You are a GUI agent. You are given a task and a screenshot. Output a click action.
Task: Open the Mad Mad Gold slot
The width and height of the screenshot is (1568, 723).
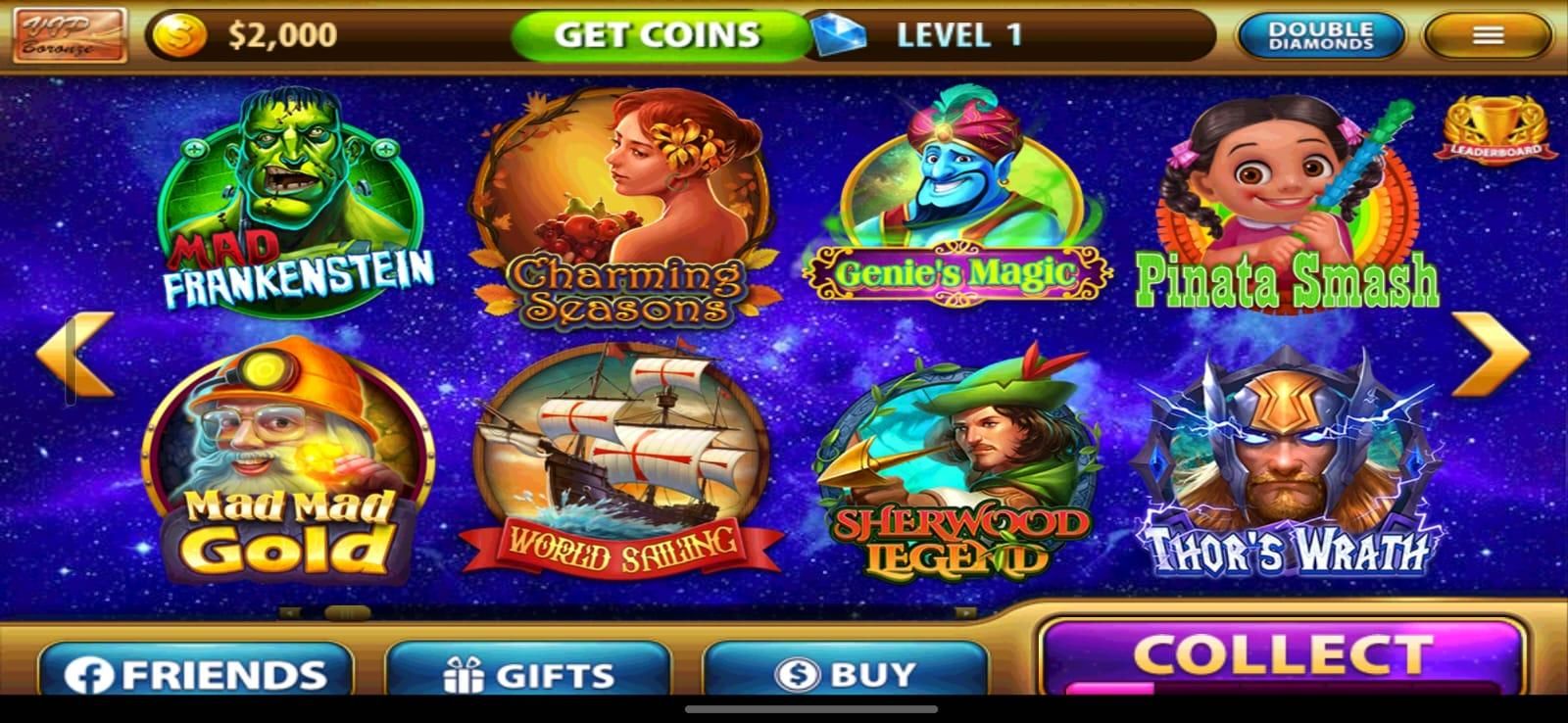click(x=289, y=460)
